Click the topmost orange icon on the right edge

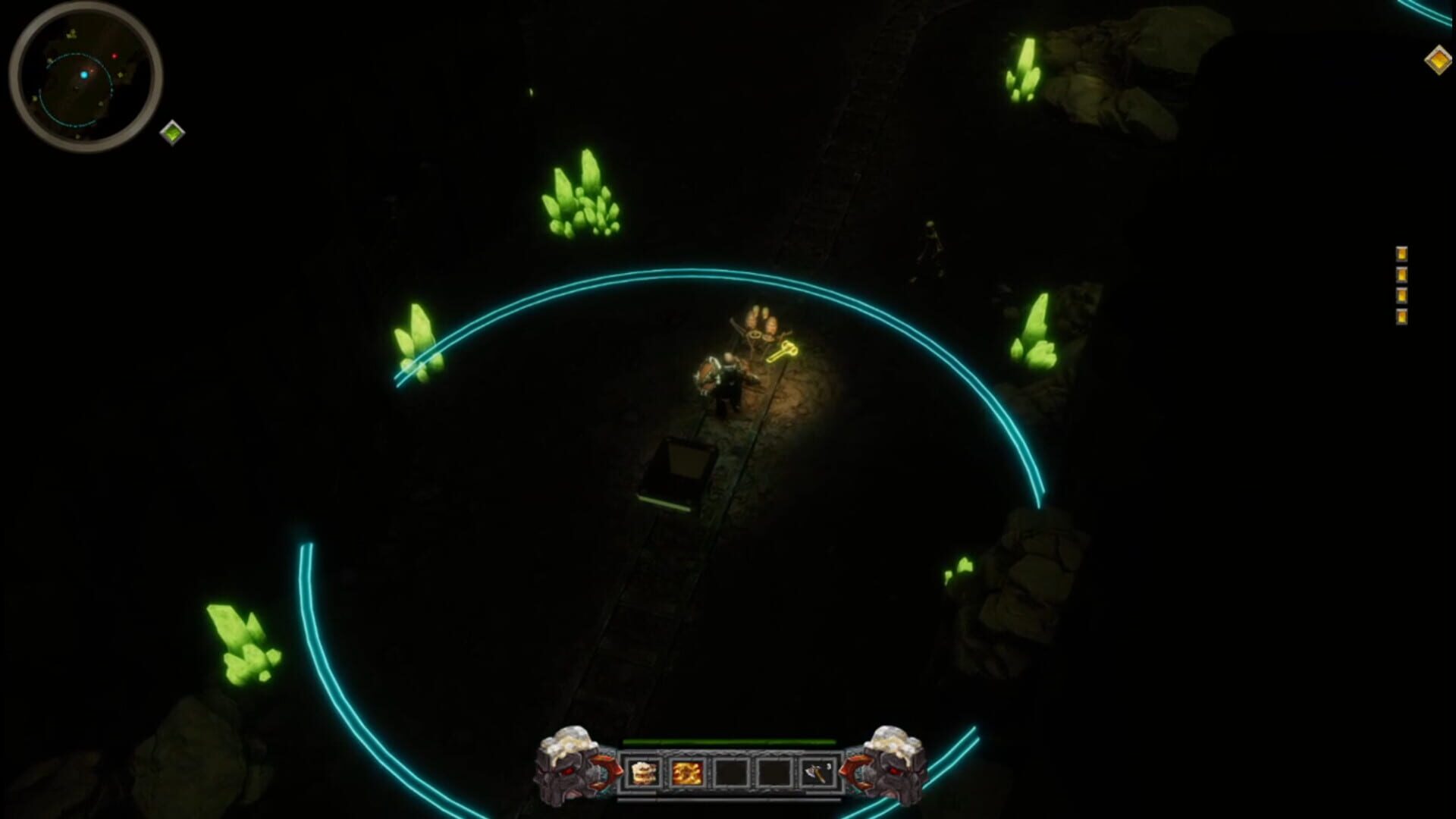1404,252
